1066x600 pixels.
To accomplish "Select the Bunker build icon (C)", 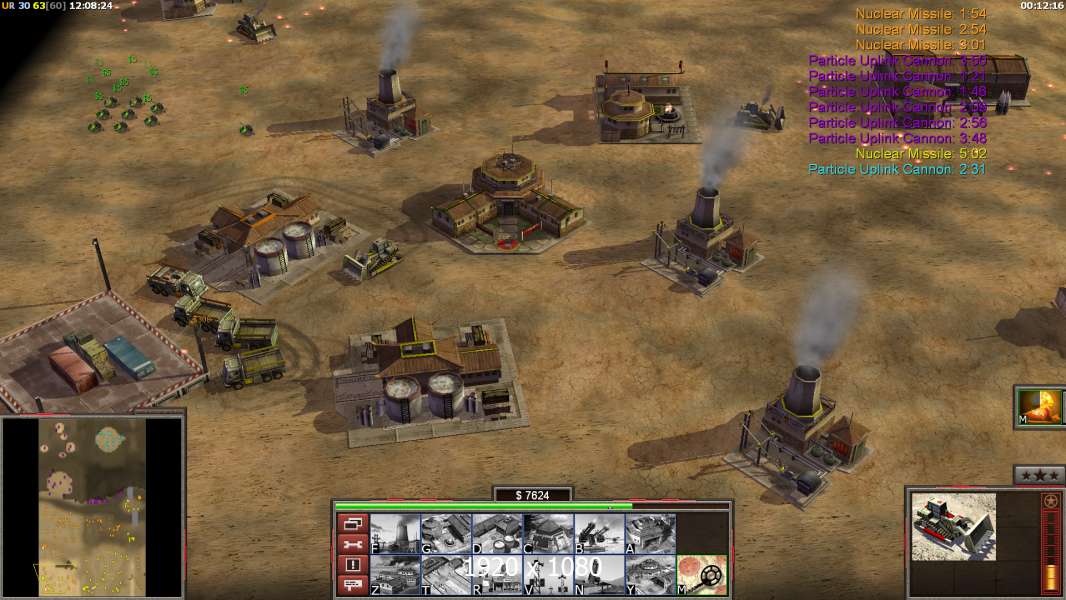I will coord(548,534).
